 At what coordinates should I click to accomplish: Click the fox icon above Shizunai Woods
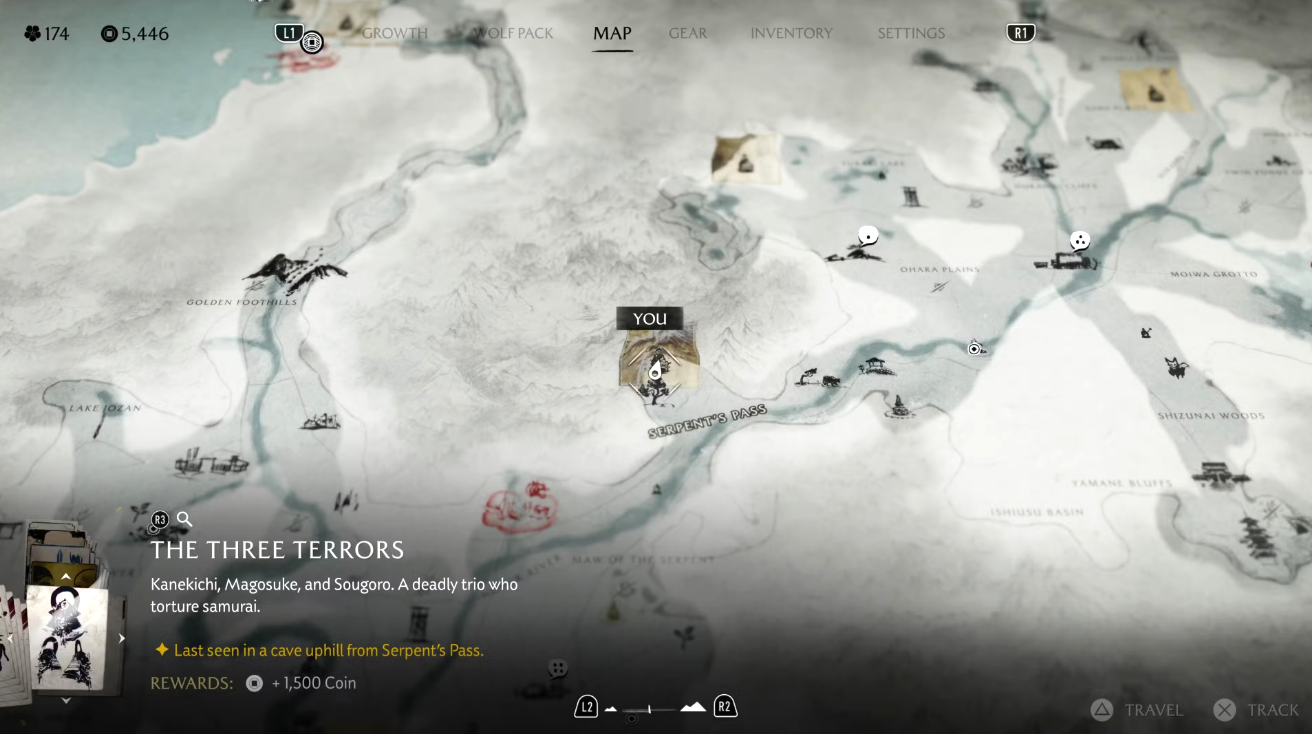click(x=1176, y=367)
